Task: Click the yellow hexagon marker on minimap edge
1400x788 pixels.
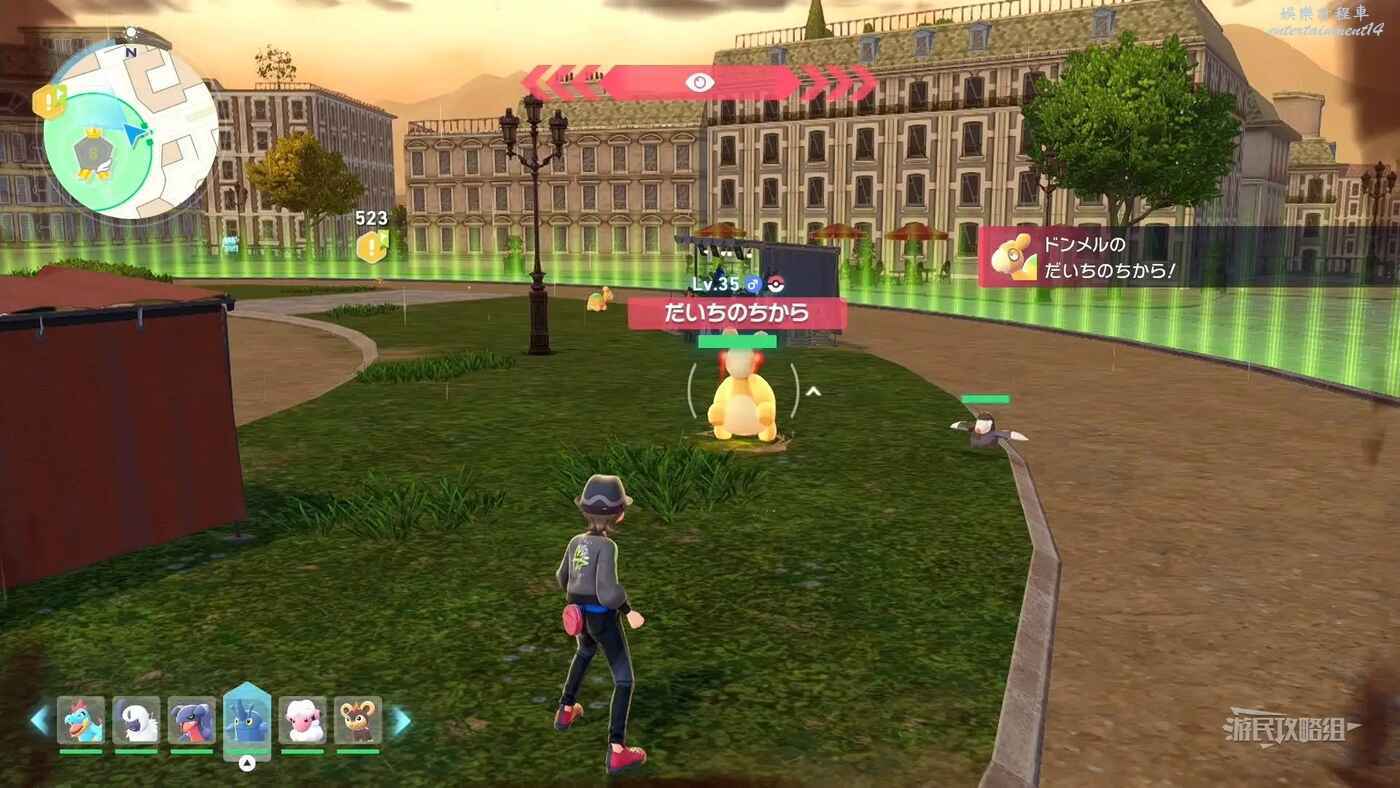Action: tap(48, 101)
